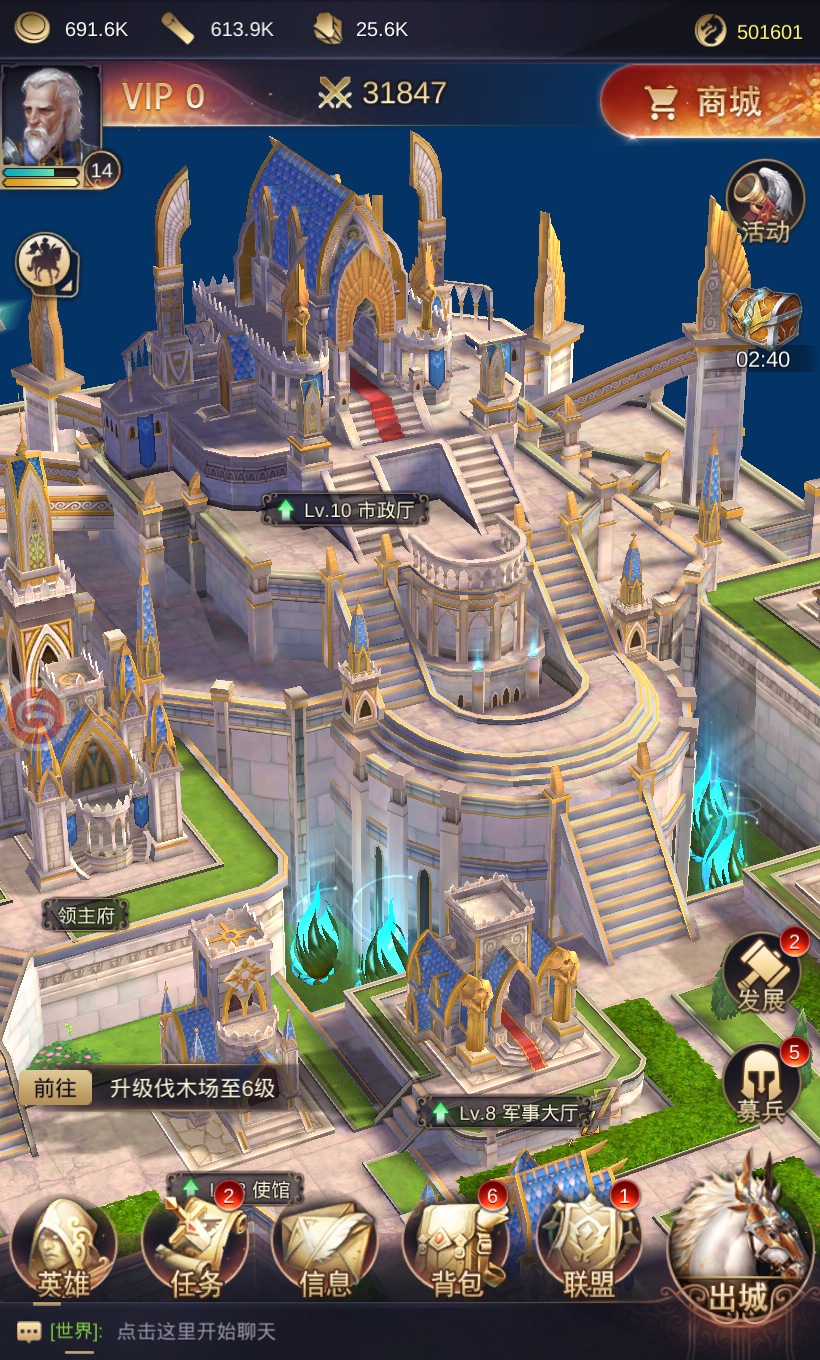
Task: Select the Lv.10 市政厅 building label
Action: point(345,510)
